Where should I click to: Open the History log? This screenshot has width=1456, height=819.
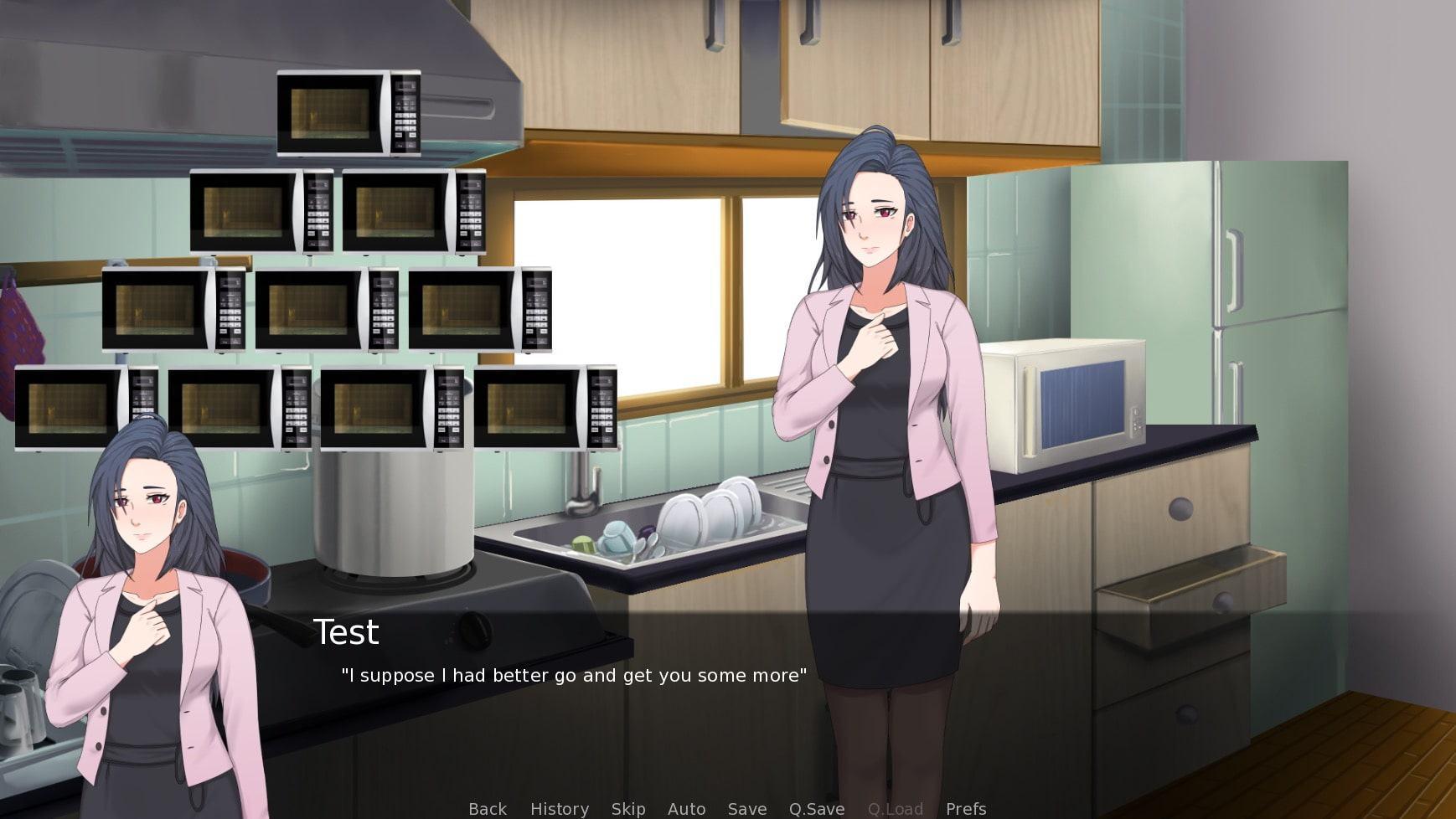tap(560, 809)
